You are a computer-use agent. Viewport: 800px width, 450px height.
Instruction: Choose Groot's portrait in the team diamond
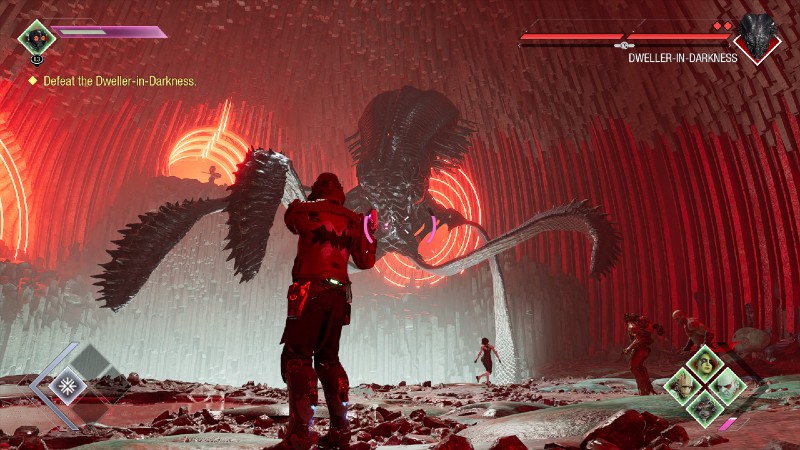click(684, 383)
